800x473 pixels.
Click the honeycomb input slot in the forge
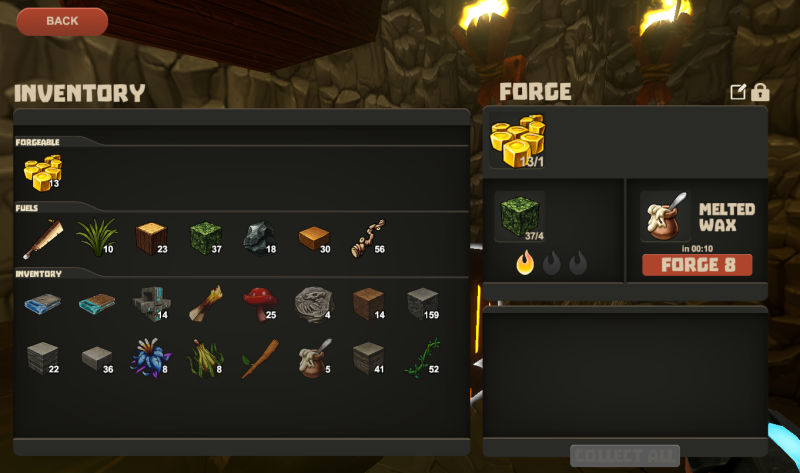[x=518, y=140]
